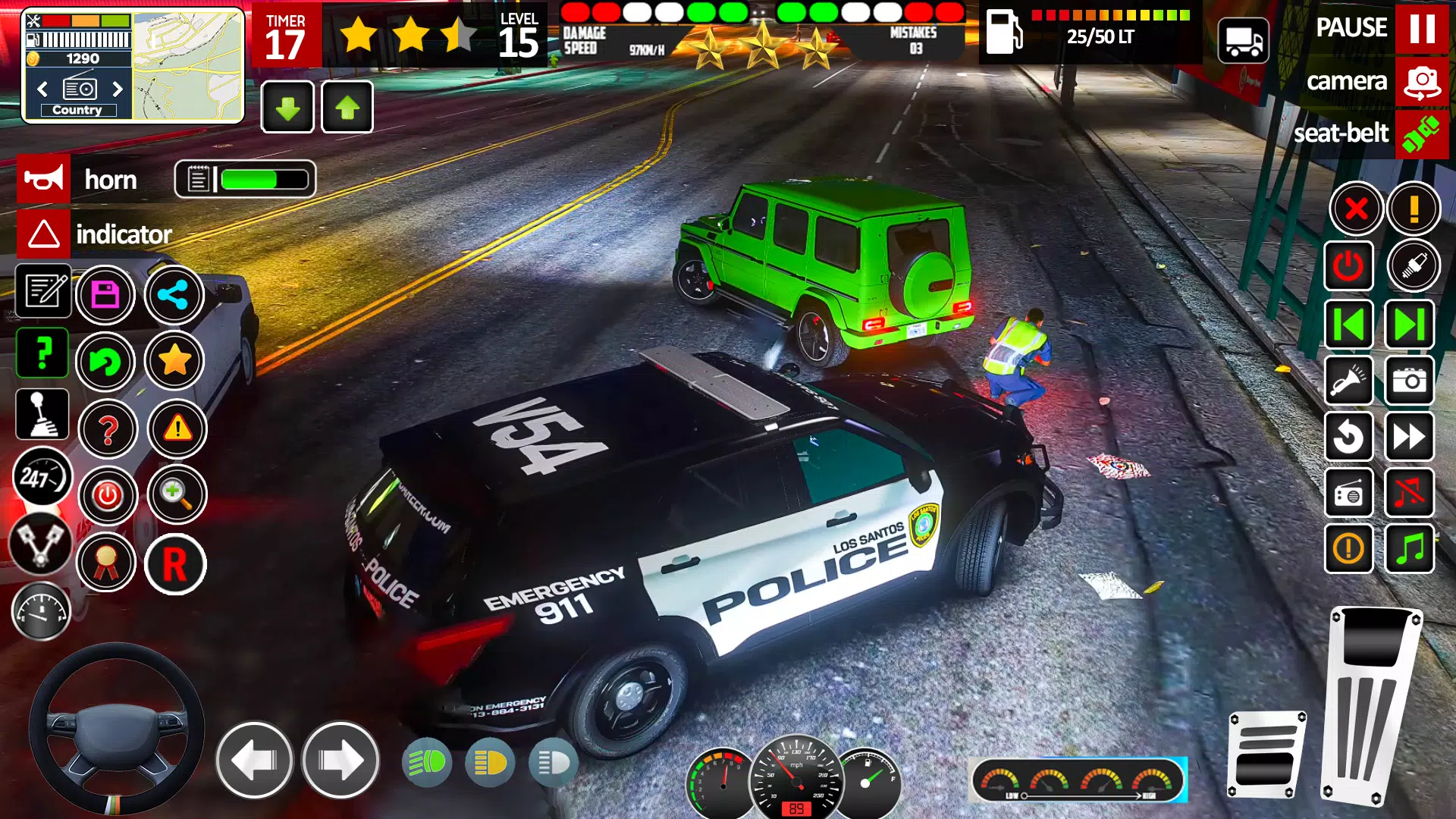
Task: Activate the hazard indicator triangle
Action: pyautogui.click(x=44, y=234)
